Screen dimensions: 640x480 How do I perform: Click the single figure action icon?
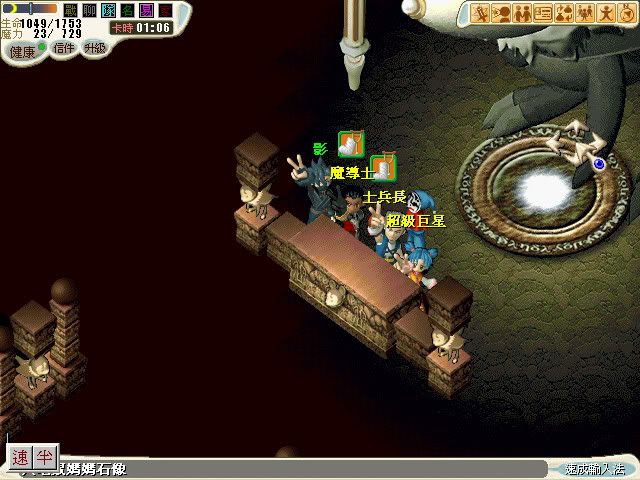coord(607,13)
